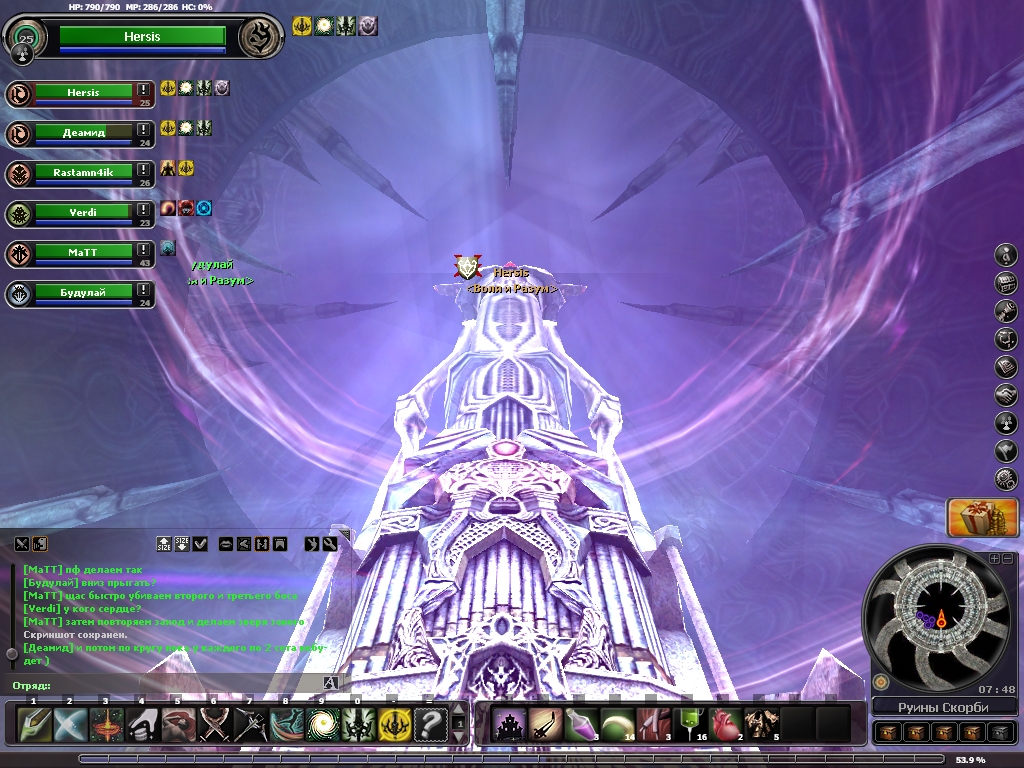
Task: Increase chat window size
Action: (164, 544)
